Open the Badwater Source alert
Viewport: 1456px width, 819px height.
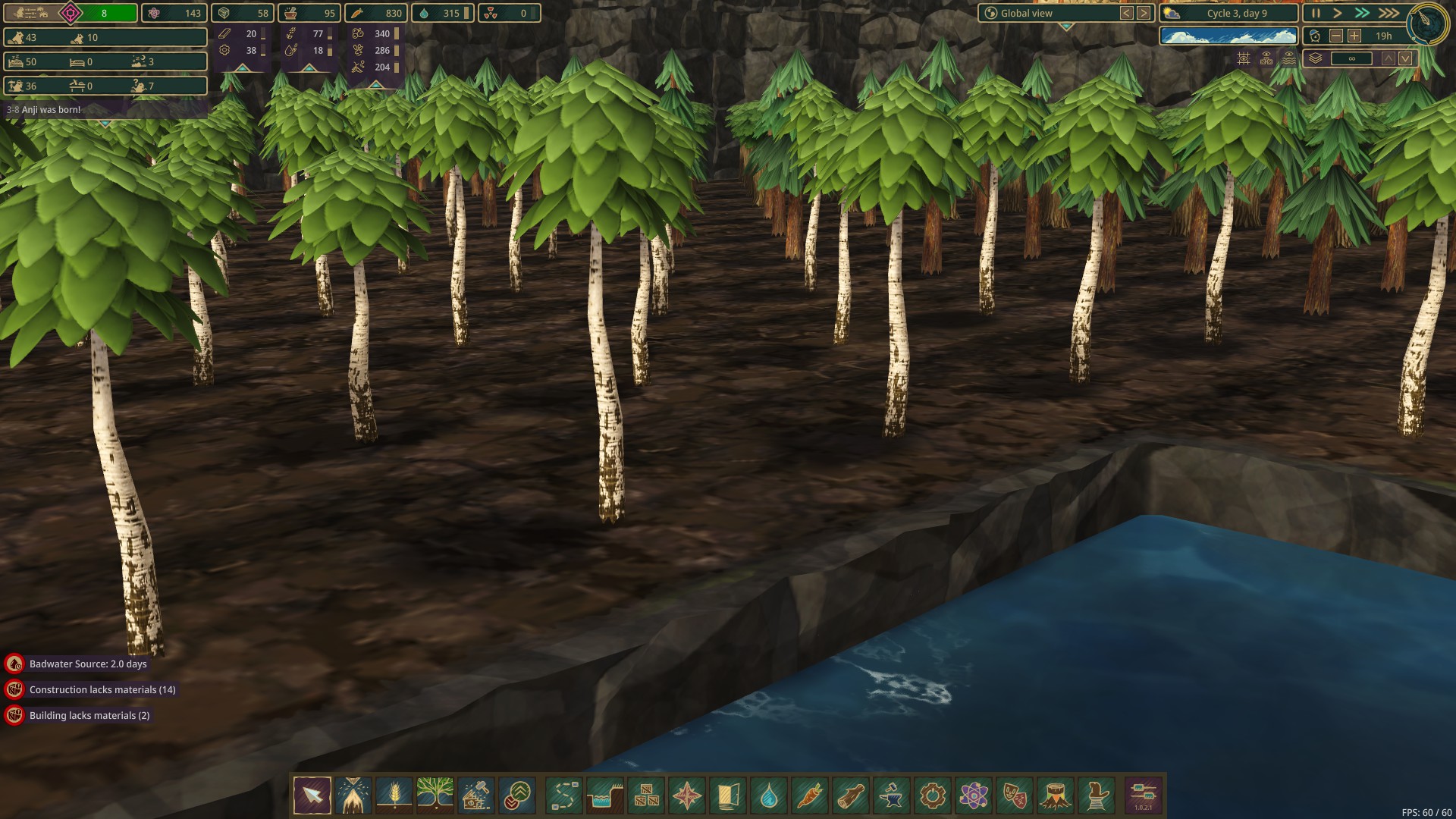[88, 664]
